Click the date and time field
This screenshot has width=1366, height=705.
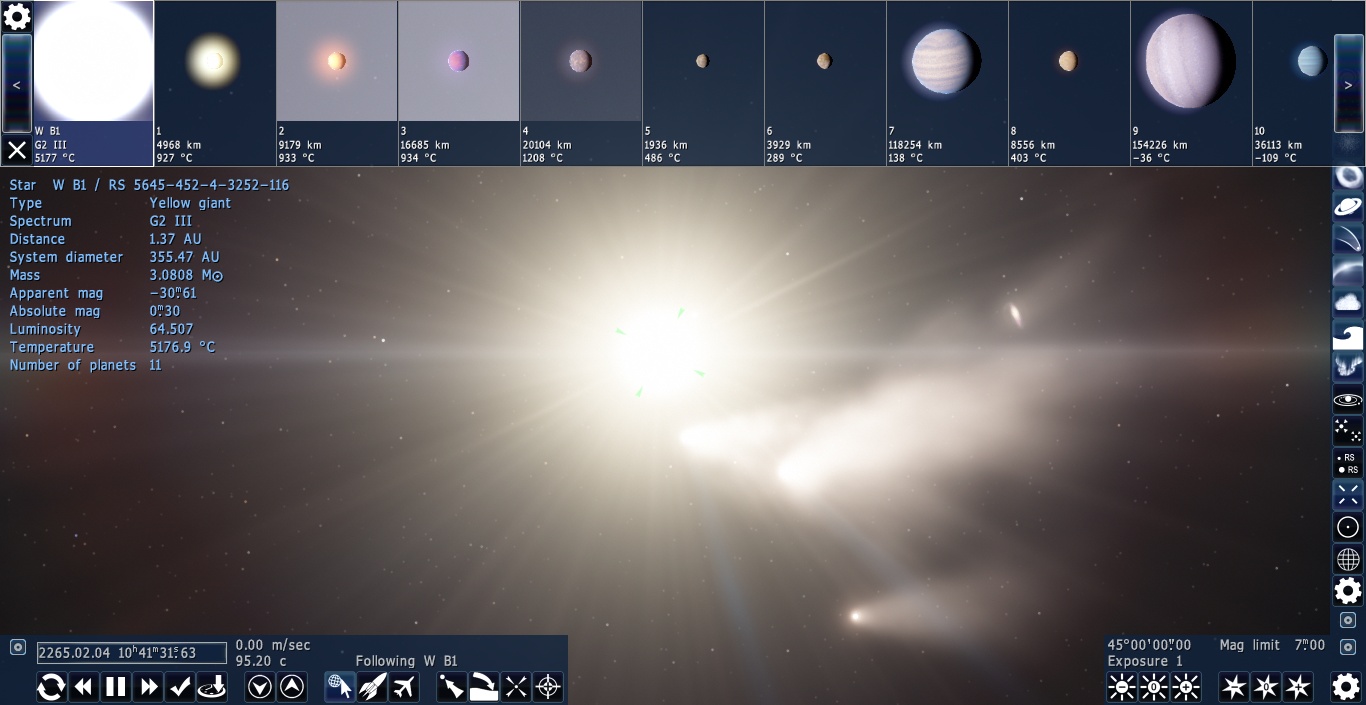click(x=132, y=653)
